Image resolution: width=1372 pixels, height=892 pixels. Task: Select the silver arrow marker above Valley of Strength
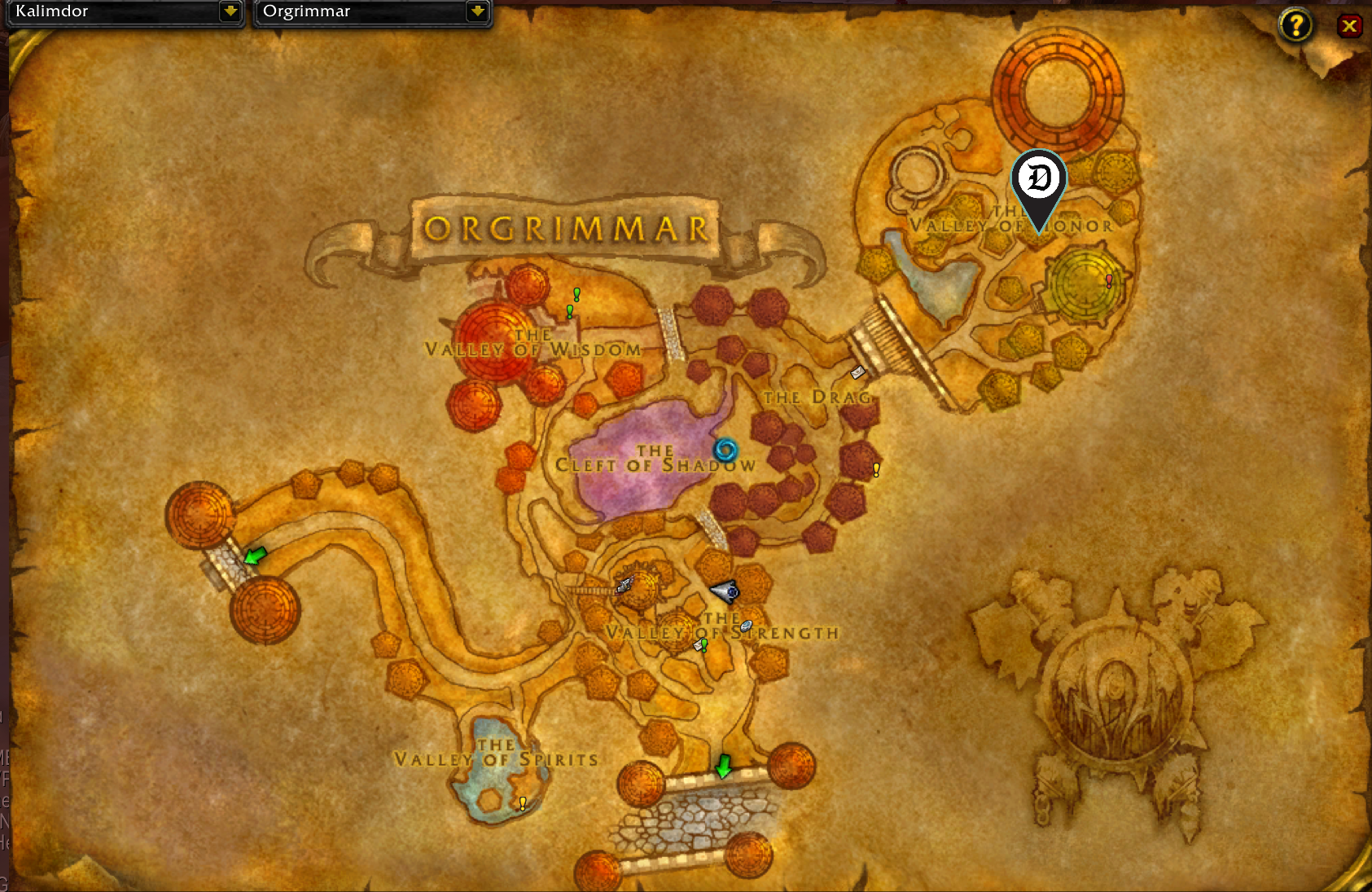pyautogui.click(x=725, y=592)
